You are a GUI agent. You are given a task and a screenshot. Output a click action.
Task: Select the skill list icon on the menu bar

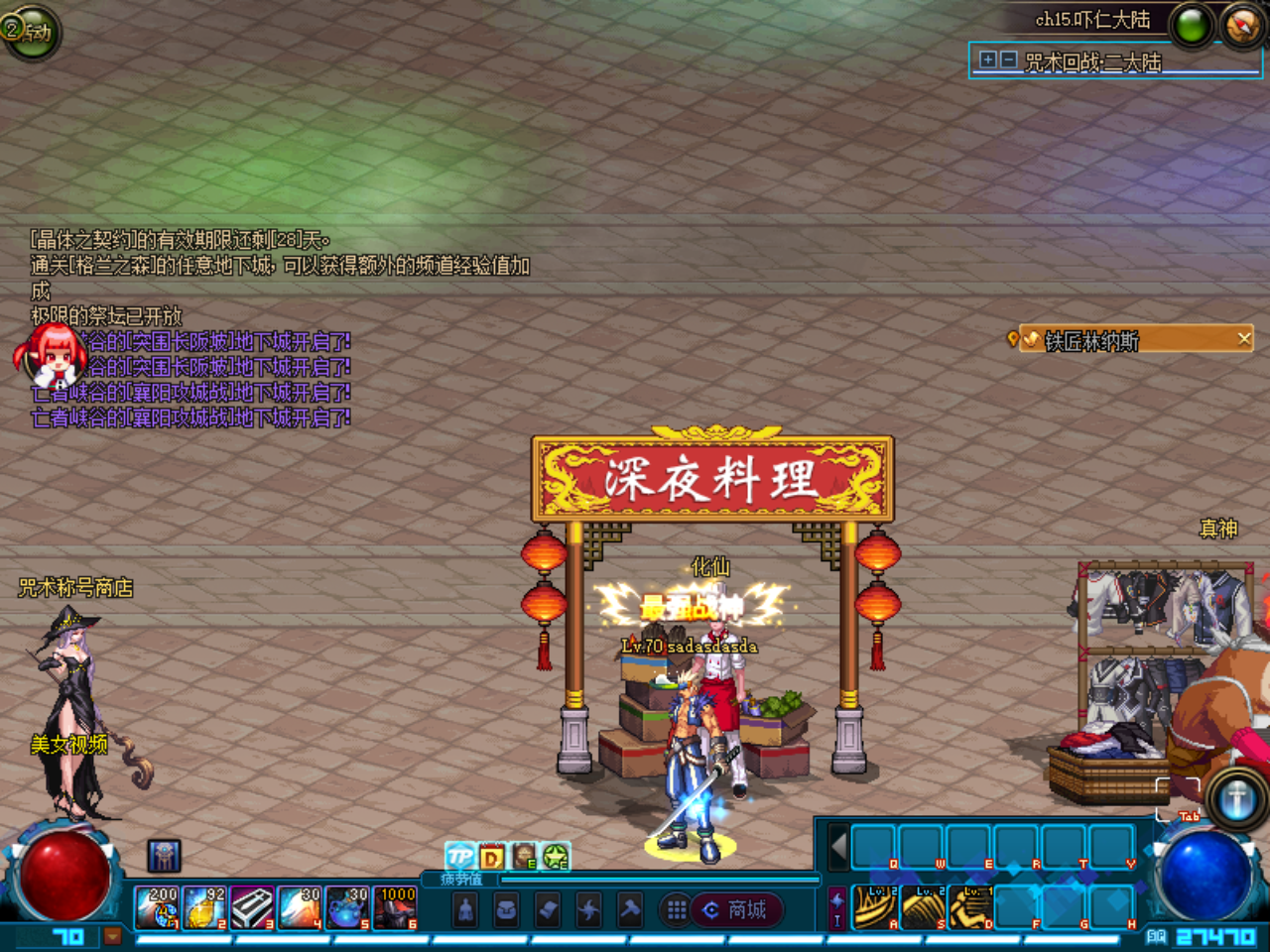coord(548,910)
